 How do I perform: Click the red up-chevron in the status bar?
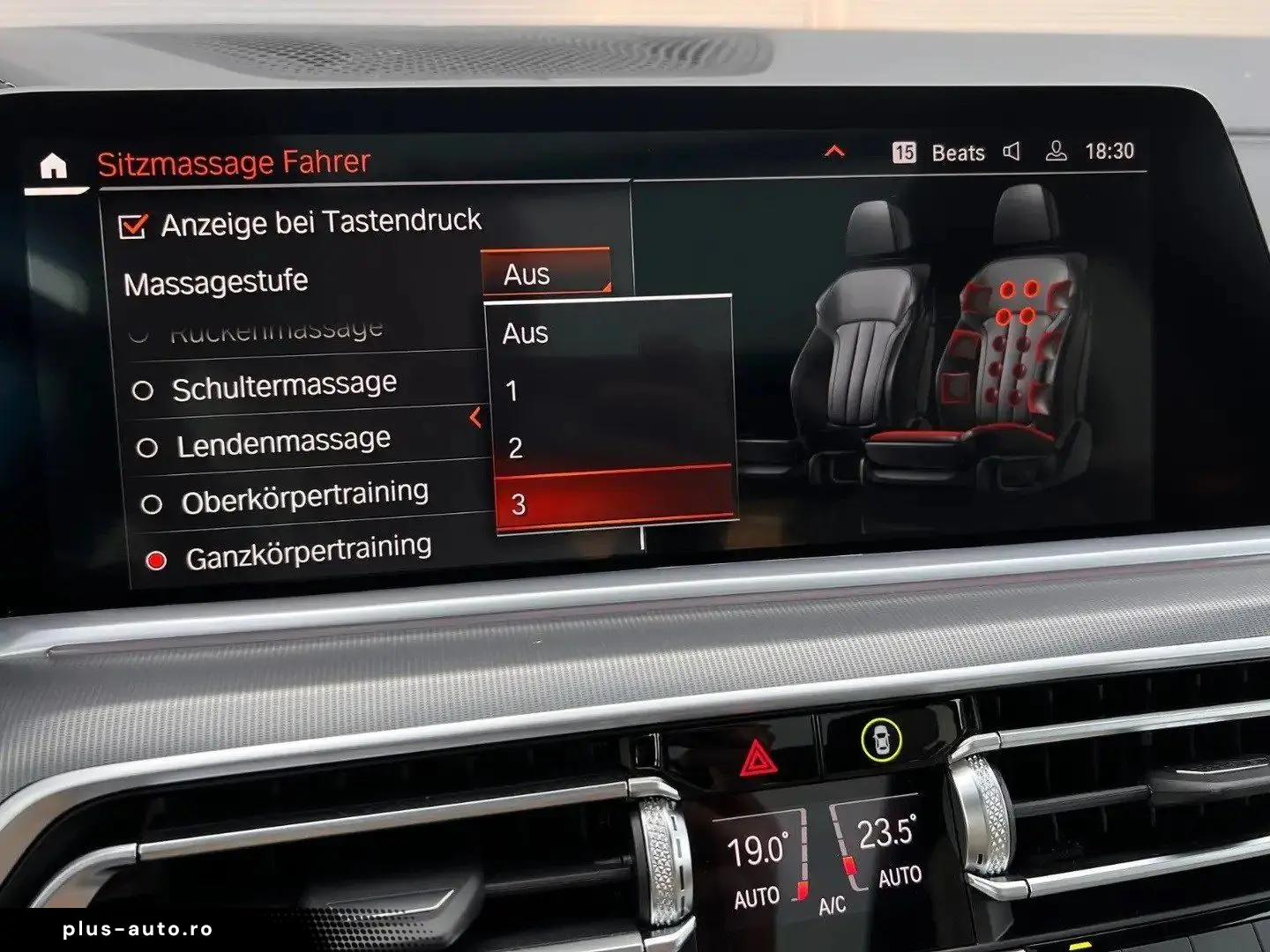point(834,152)
